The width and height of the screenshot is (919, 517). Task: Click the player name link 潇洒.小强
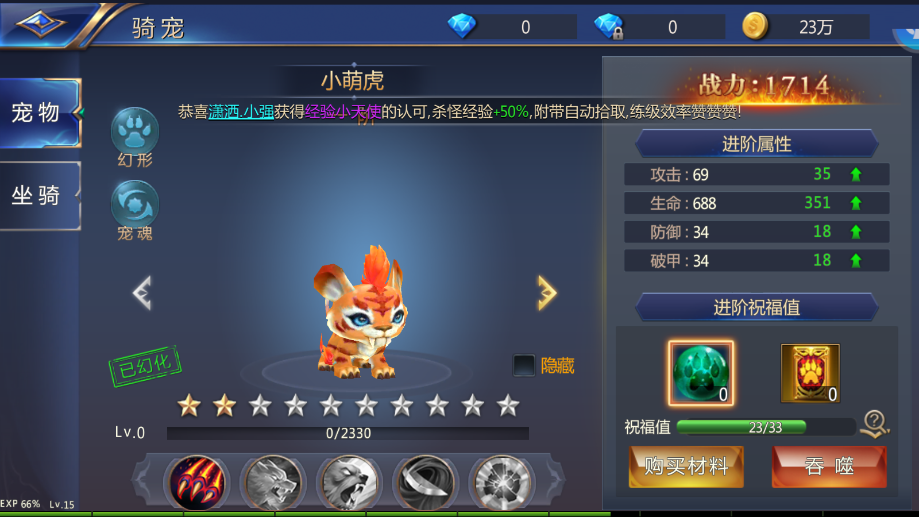click(x=241, y=112)
